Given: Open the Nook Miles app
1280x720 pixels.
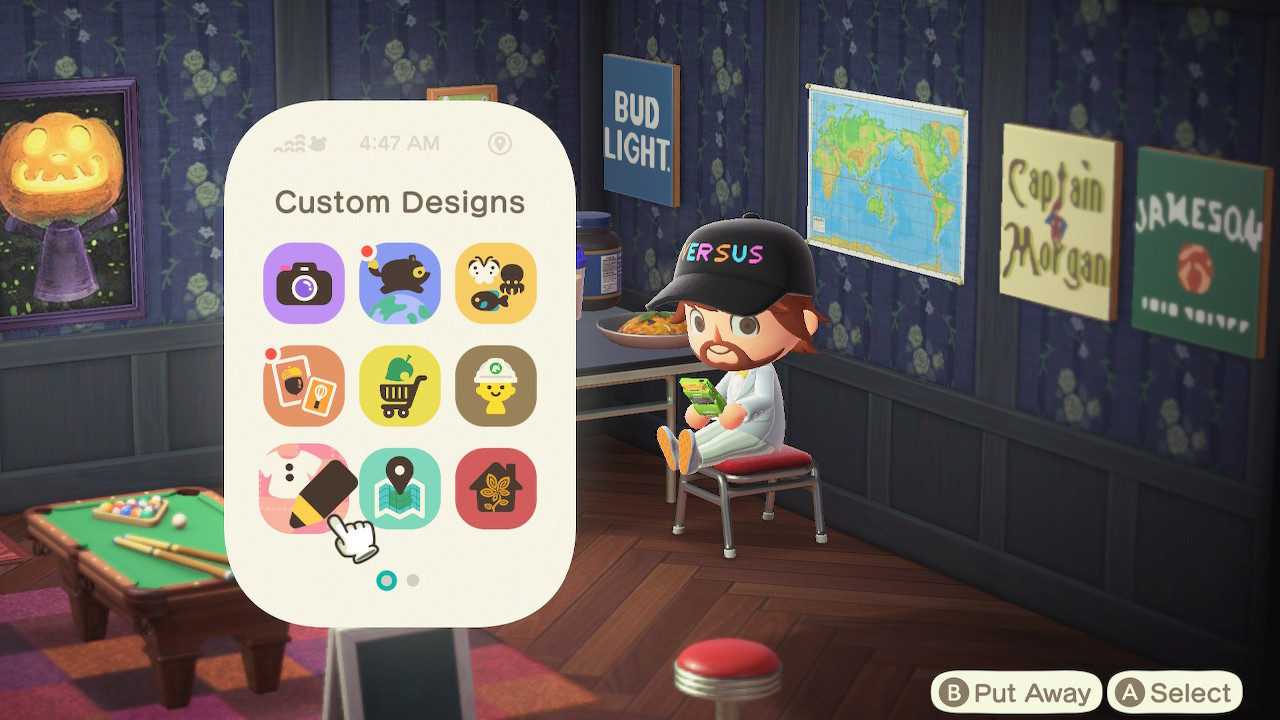Looking at the screenshot, I should (400, 284).
